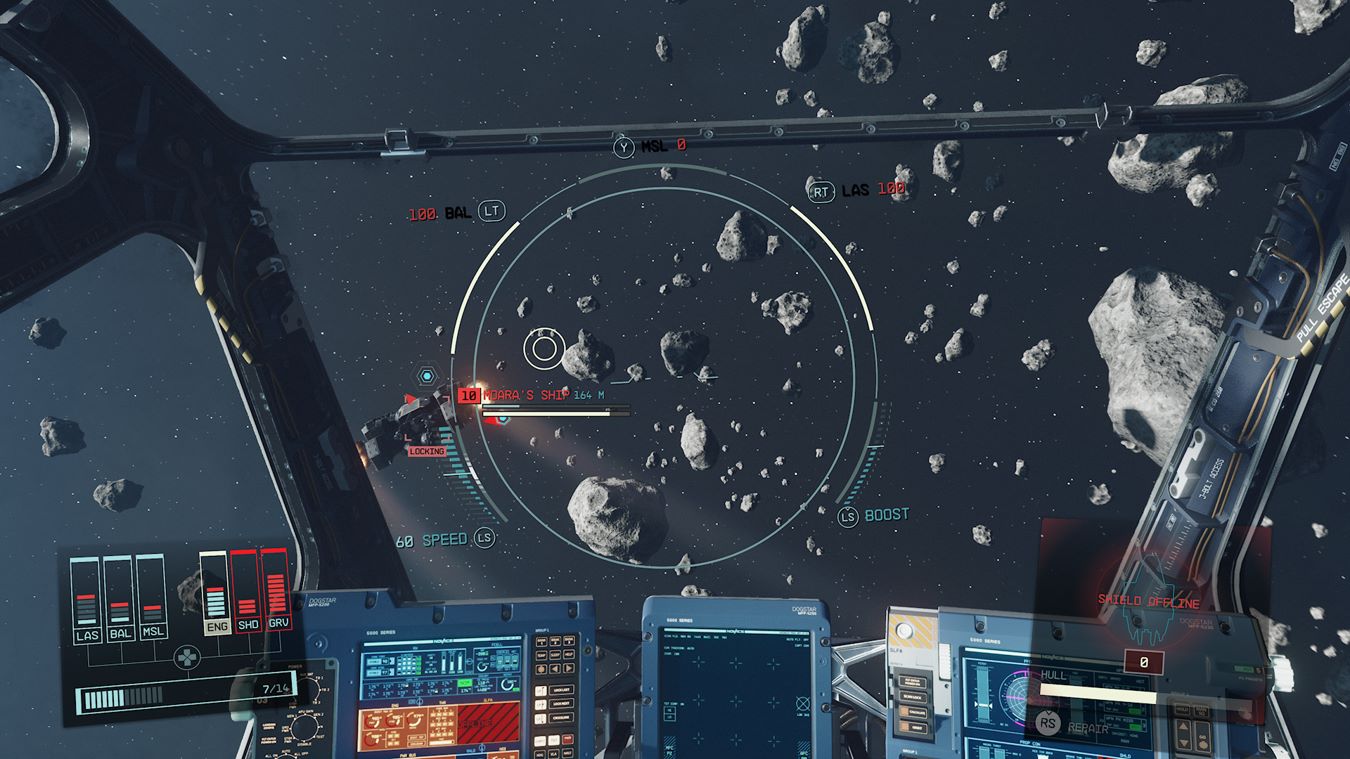Target the Moara's Ship name label

[x=526, y=395]
